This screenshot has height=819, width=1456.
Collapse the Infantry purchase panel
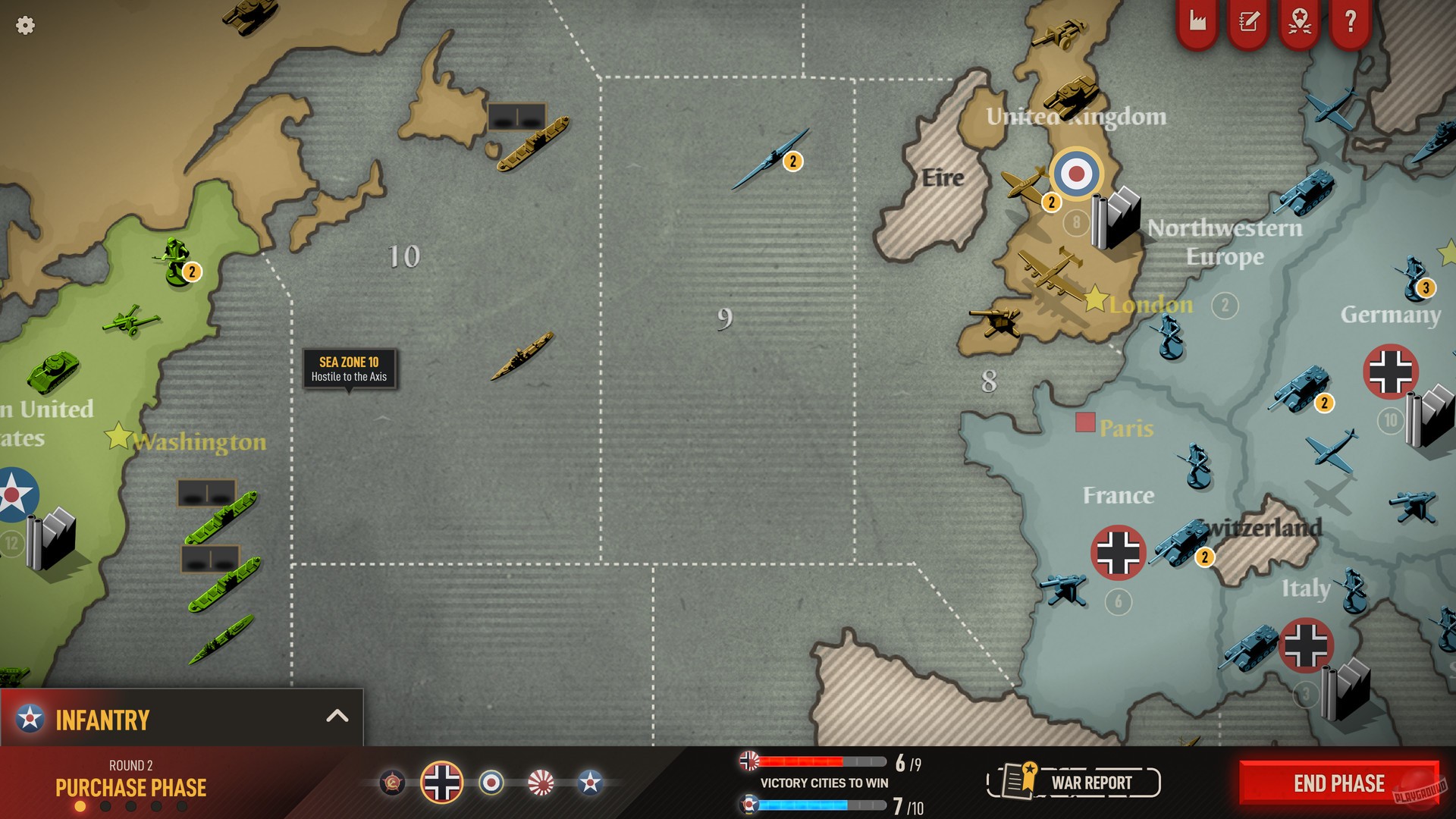click(338, 714)
